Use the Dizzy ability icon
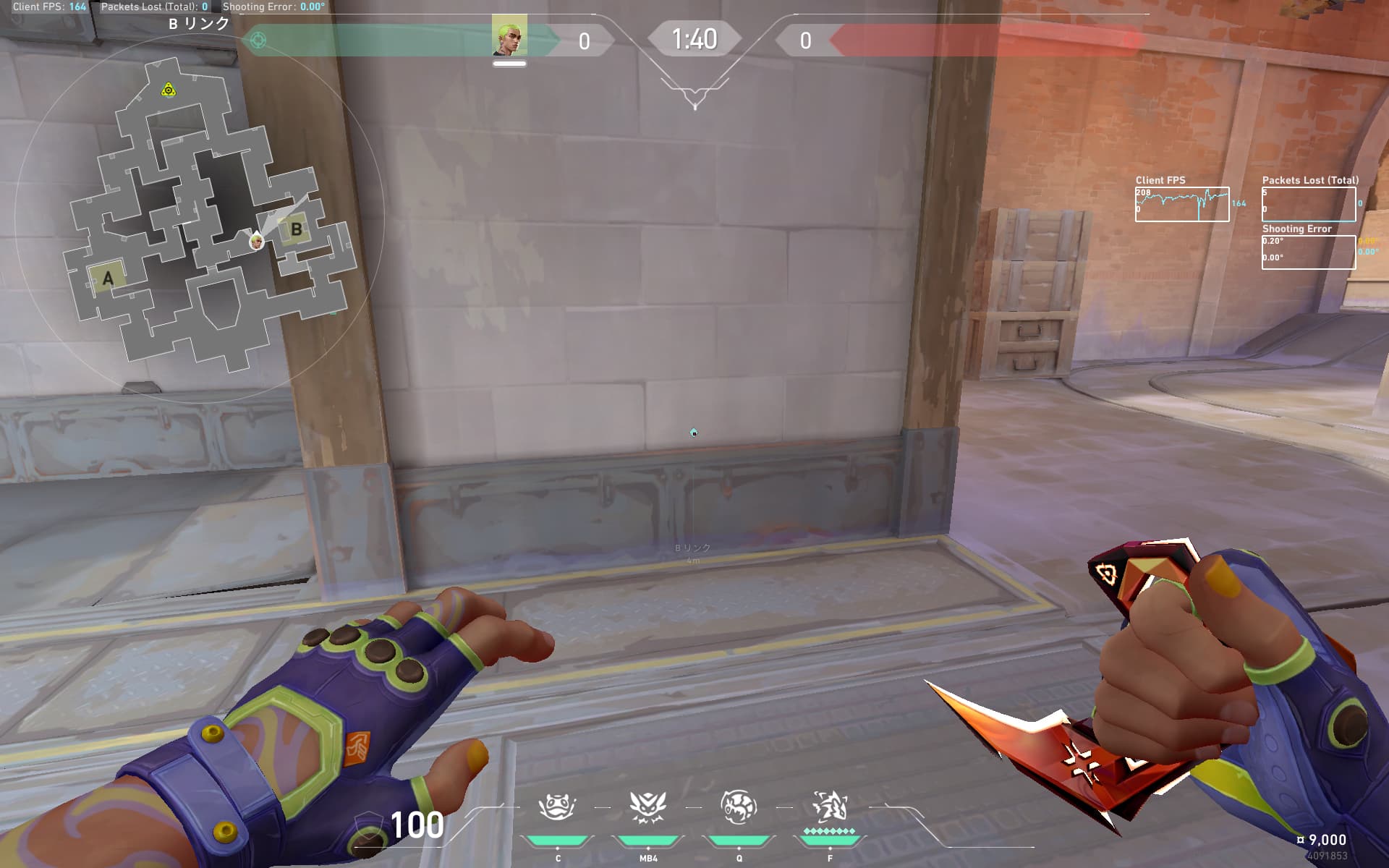 (738, 807)
